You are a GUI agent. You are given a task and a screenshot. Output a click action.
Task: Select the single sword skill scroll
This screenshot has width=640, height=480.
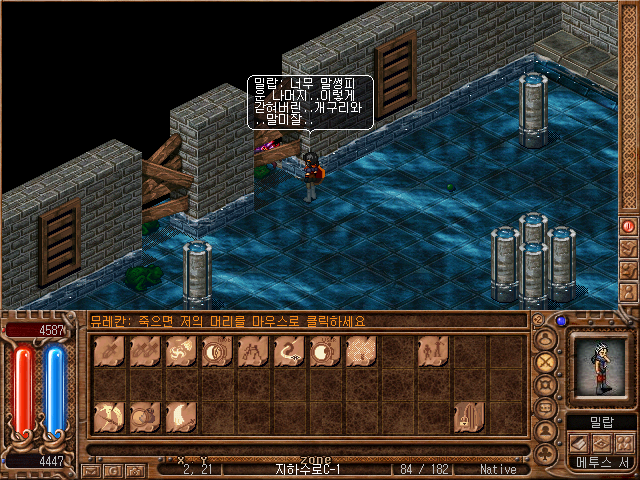[109, 351]
